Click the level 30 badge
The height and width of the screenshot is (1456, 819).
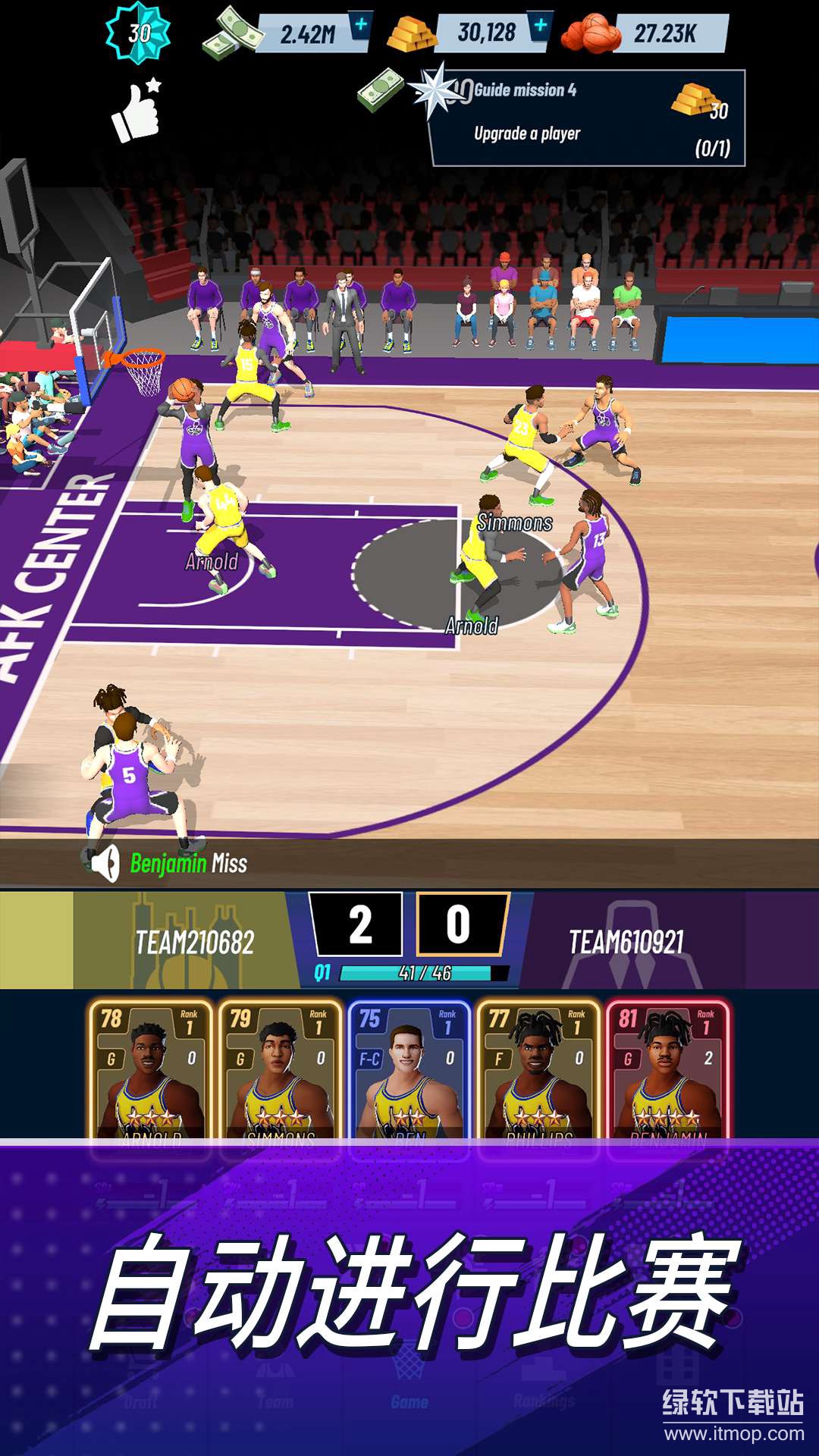[x=138, y=33]
